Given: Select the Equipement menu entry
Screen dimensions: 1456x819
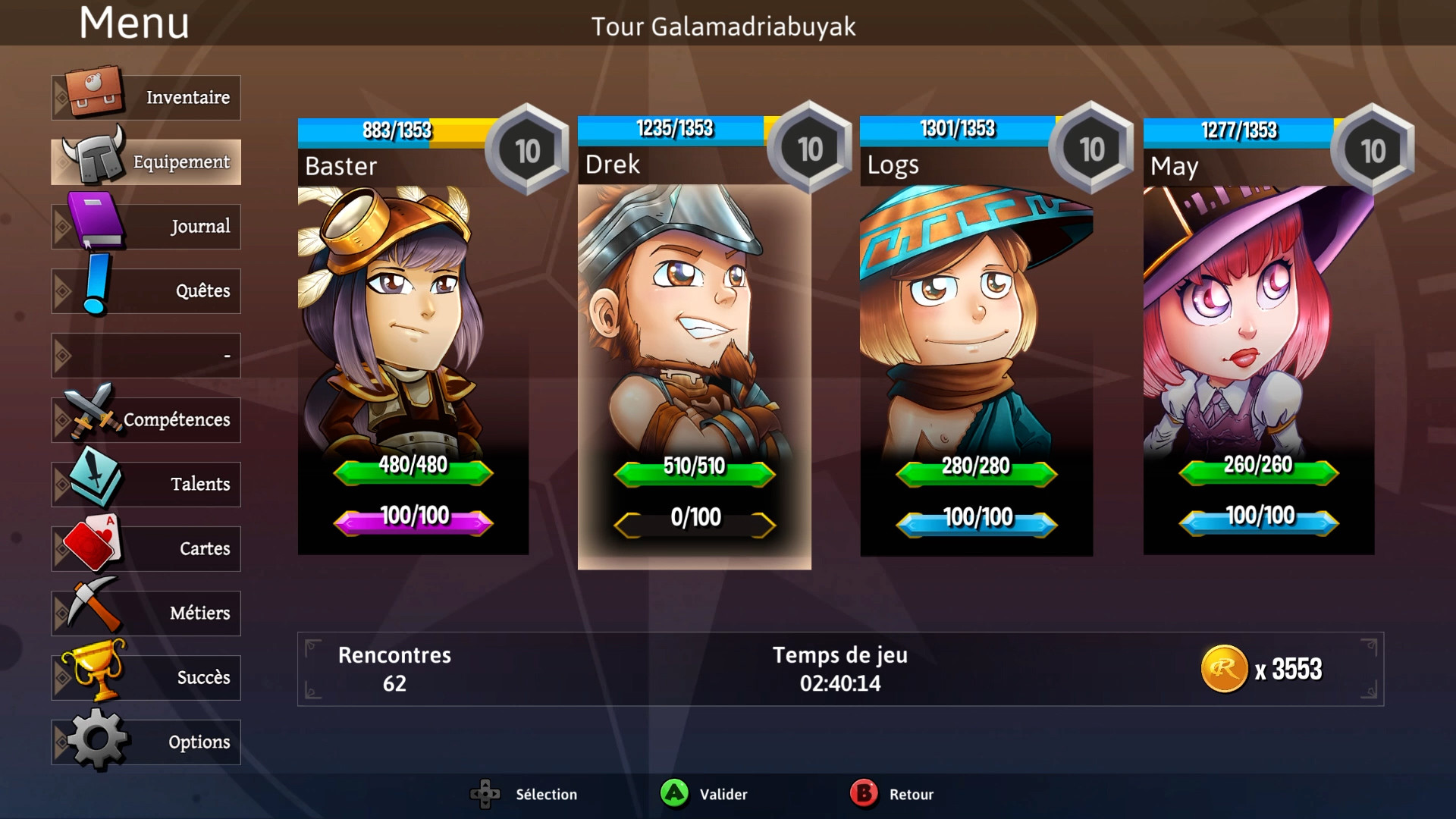Looking at the screenshot, I should click(x=146, y=162).
